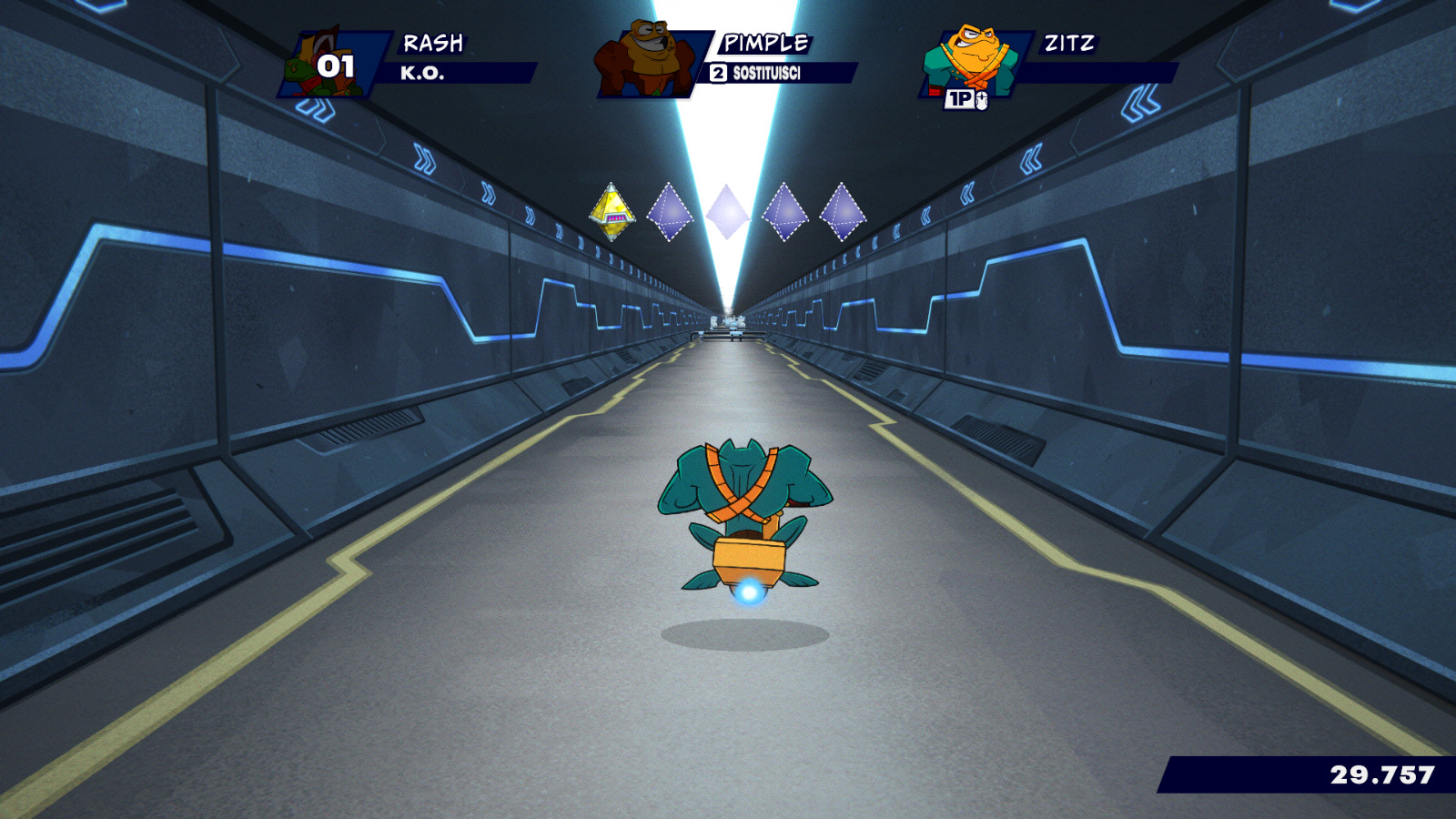
Task: Select the ZITZ name tab
Action: 1070,42
